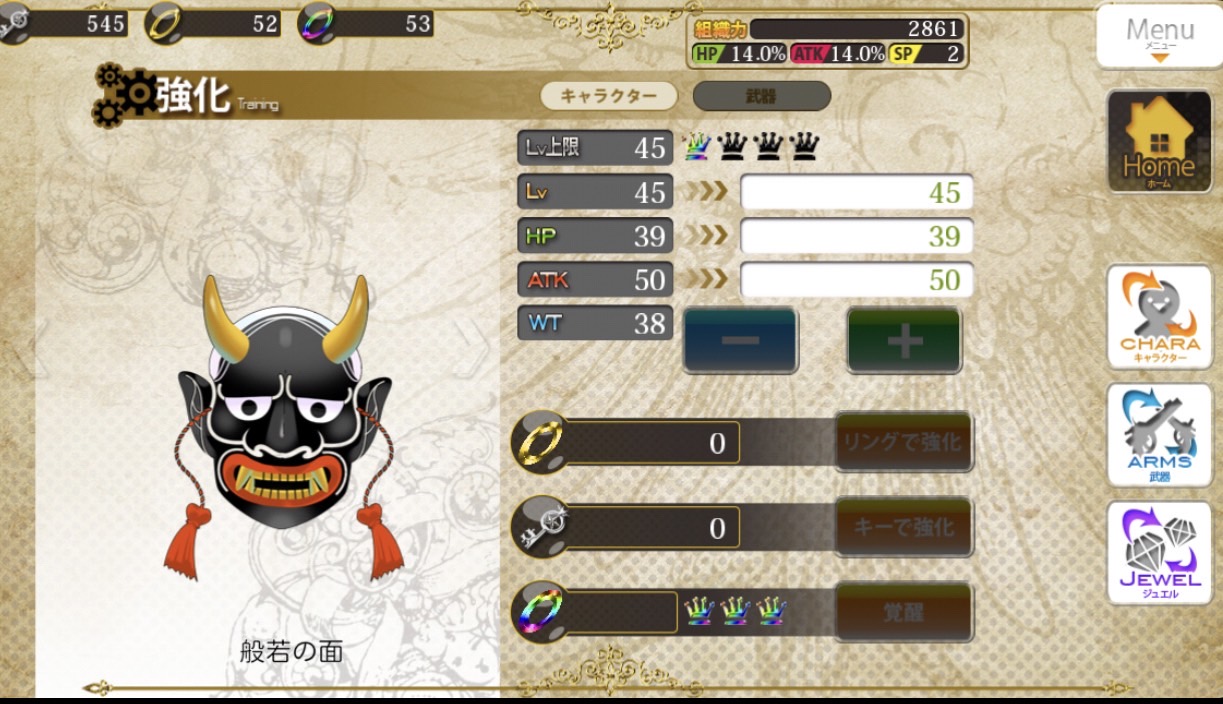Open the Menu dropdown
This screenshot has height=704, width=1223.
[x=1159, y=37]
